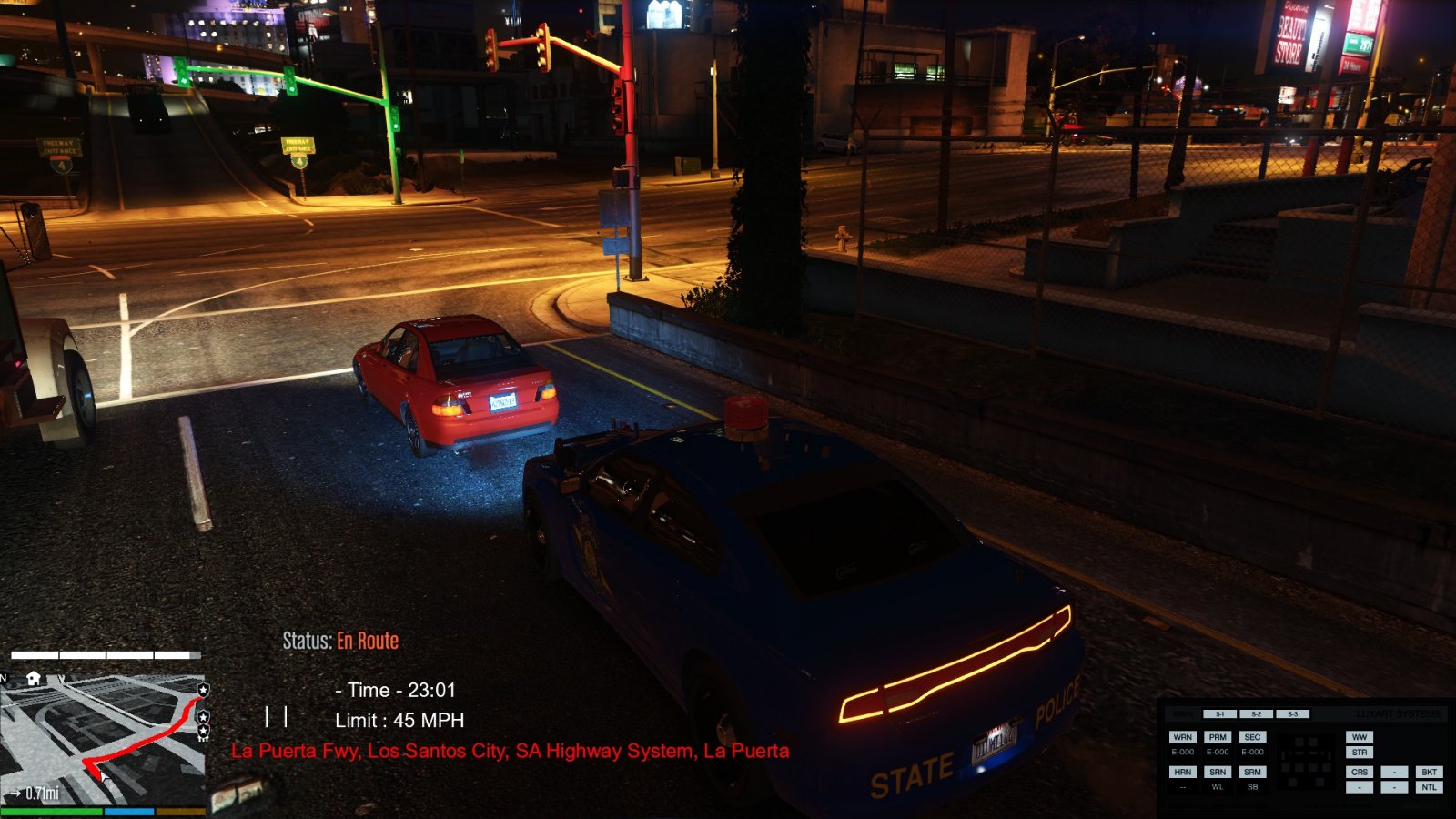Choose the S-2 siren tone button
Viewport: 1456px width, 819px height.
coord(1256,714)
